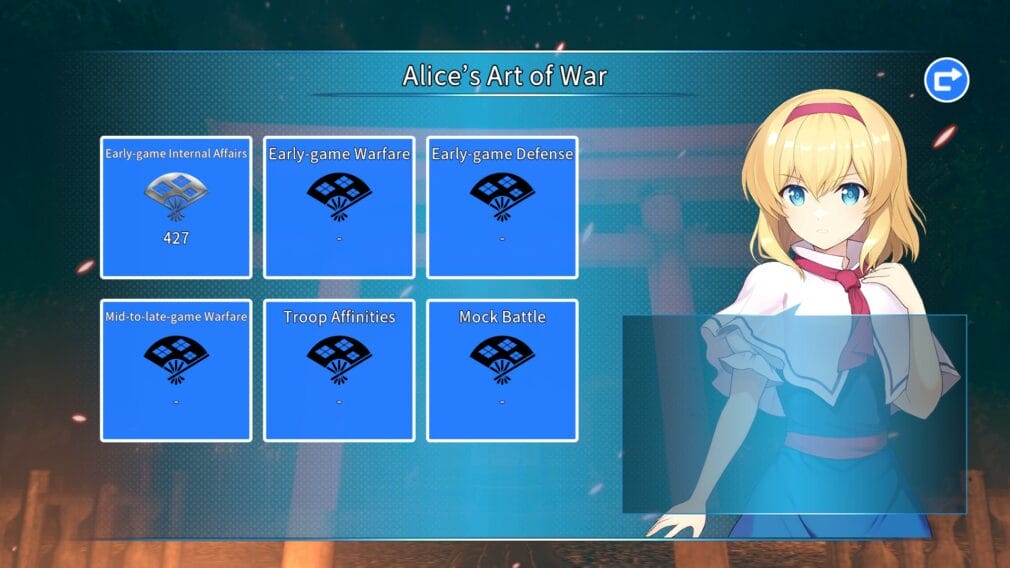Start the Mid-to-late-game Warfare tutorial
This screenshot has width=1010, height=568.
176,370
